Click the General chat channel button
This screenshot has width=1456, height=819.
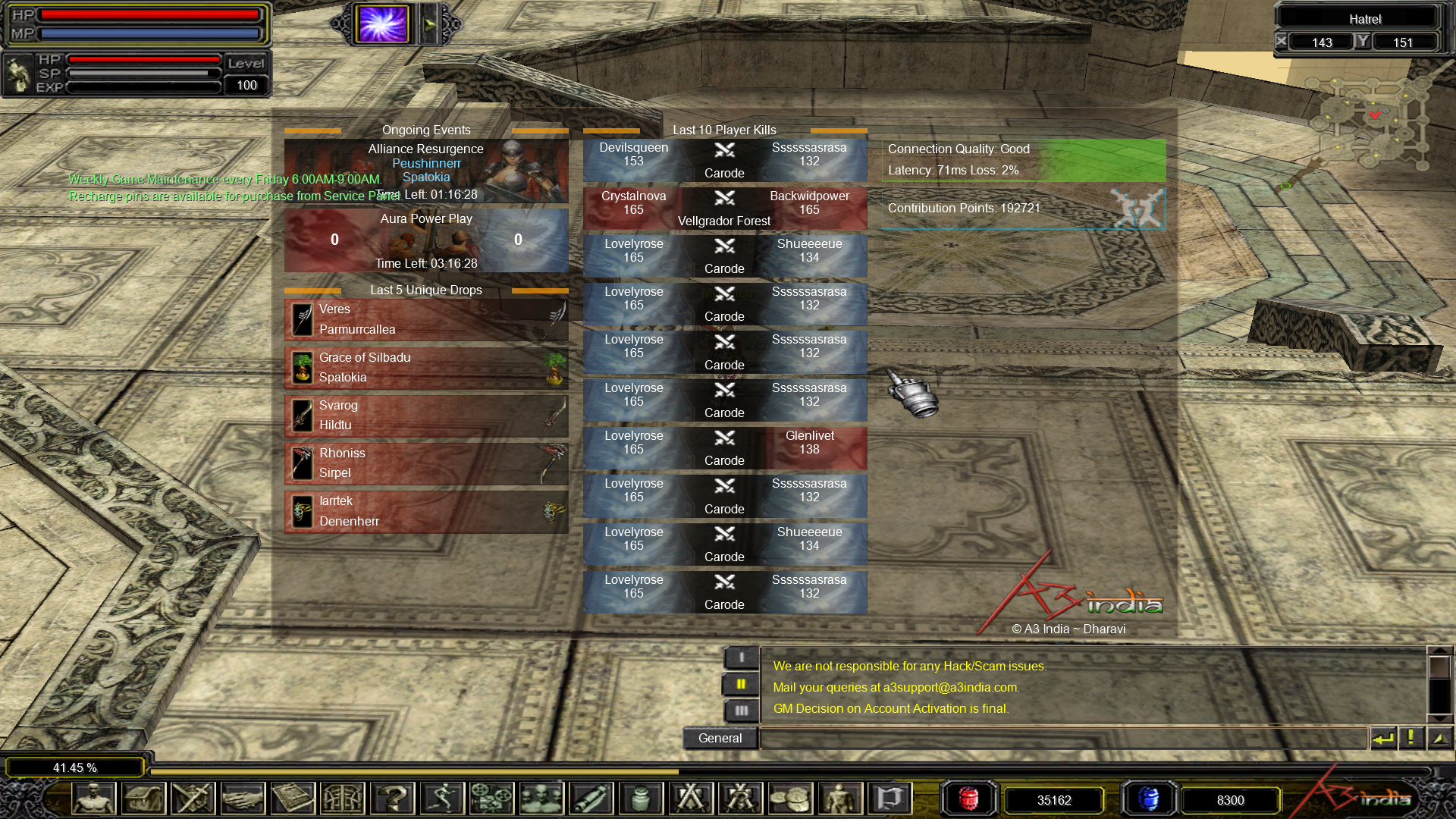[x=720, y=738]
